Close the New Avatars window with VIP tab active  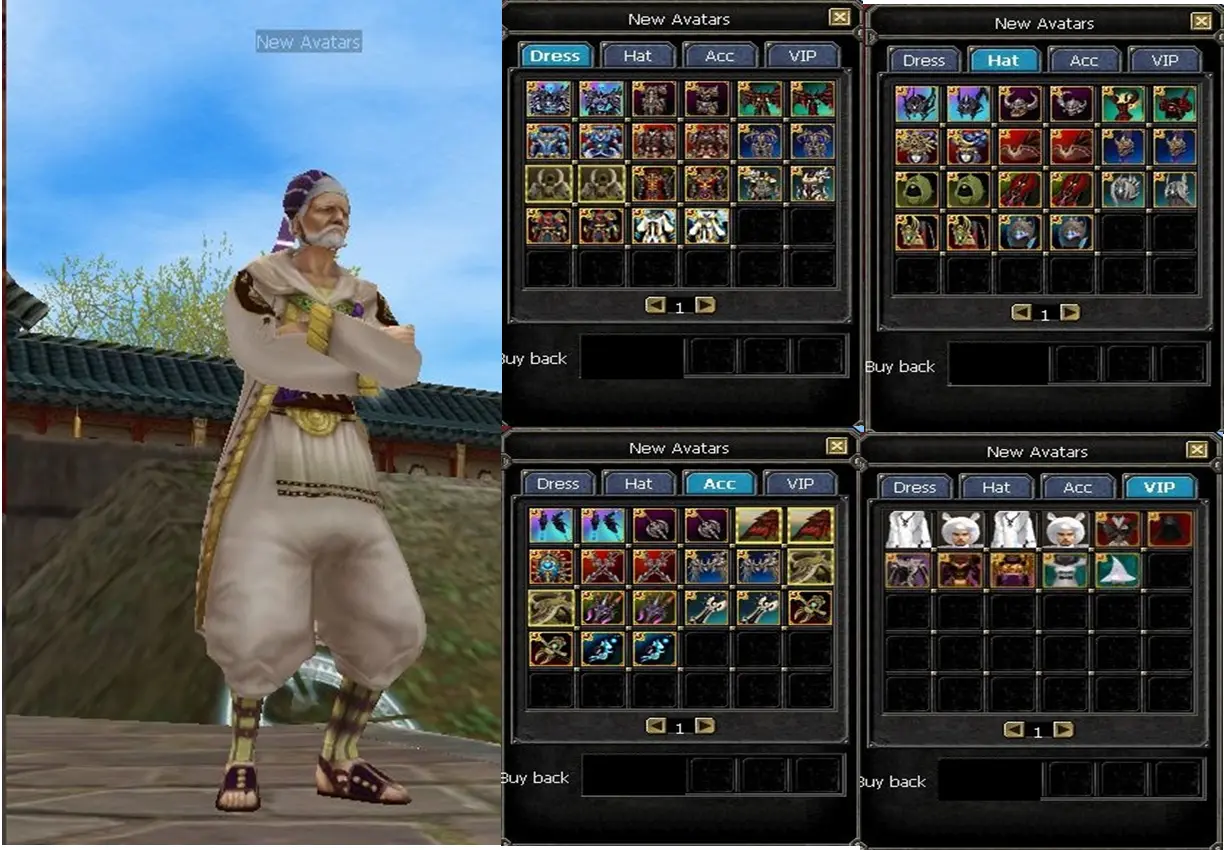tap(1196, 450)
